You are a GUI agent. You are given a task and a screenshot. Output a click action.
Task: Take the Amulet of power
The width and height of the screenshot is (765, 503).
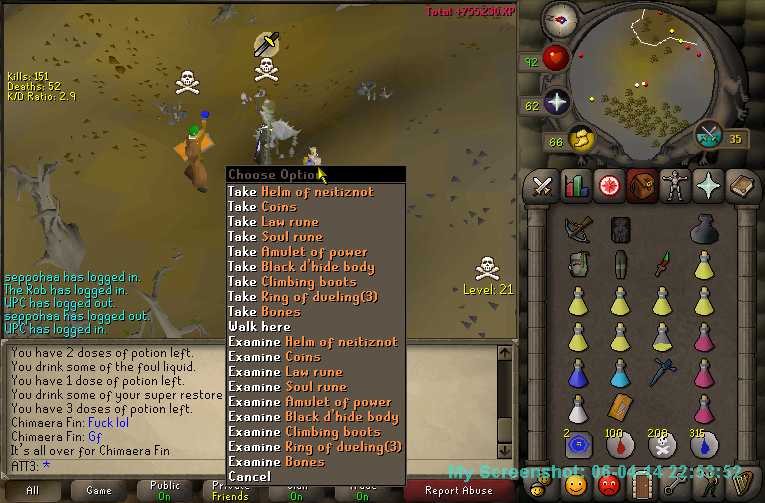pyautogui.click(x=297, y=252)
